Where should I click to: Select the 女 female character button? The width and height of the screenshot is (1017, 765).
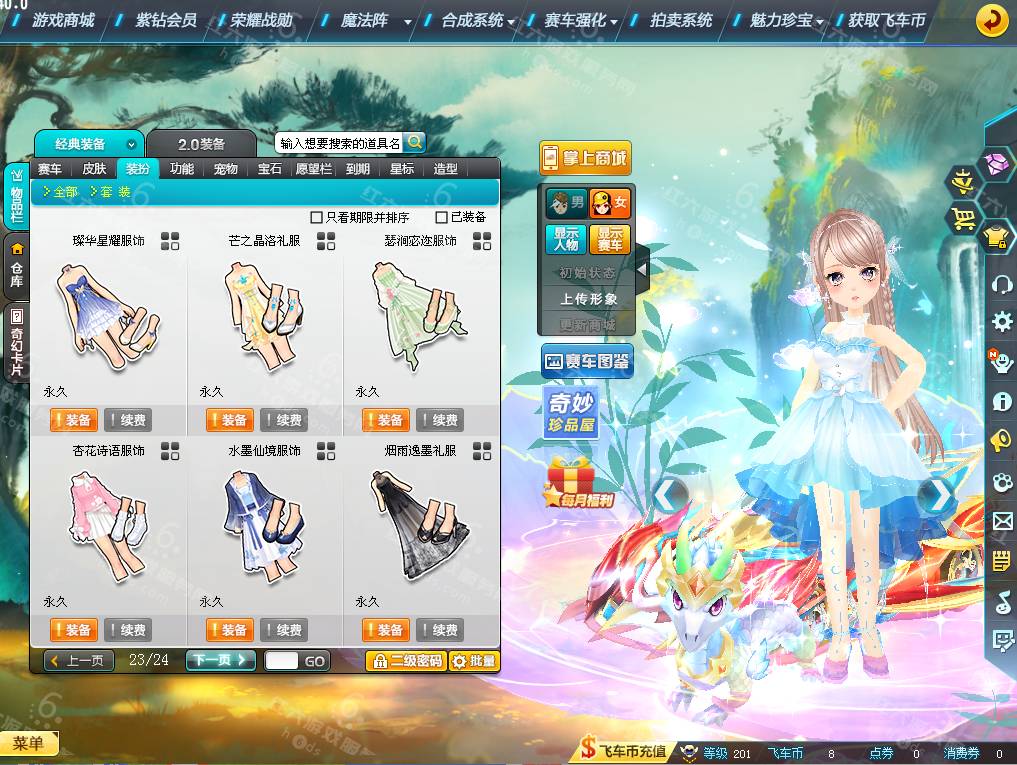tap(609, 204)
